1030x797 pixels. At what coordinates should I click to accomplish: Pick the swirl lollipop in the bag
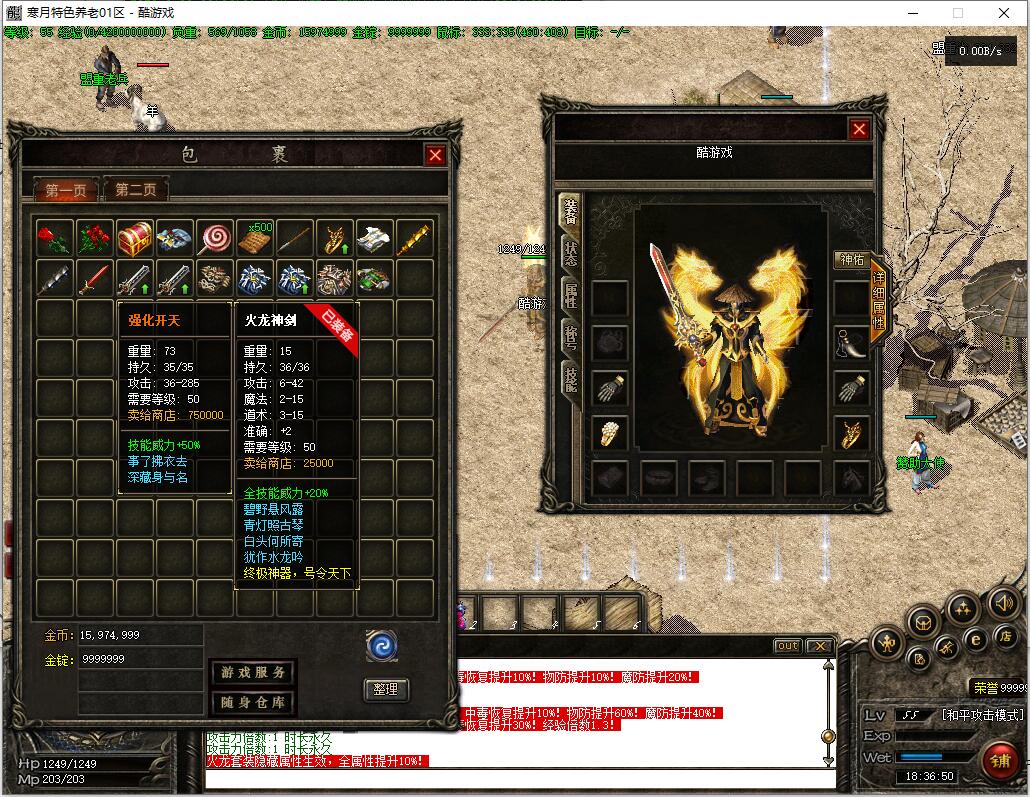[x=214, y=238]
